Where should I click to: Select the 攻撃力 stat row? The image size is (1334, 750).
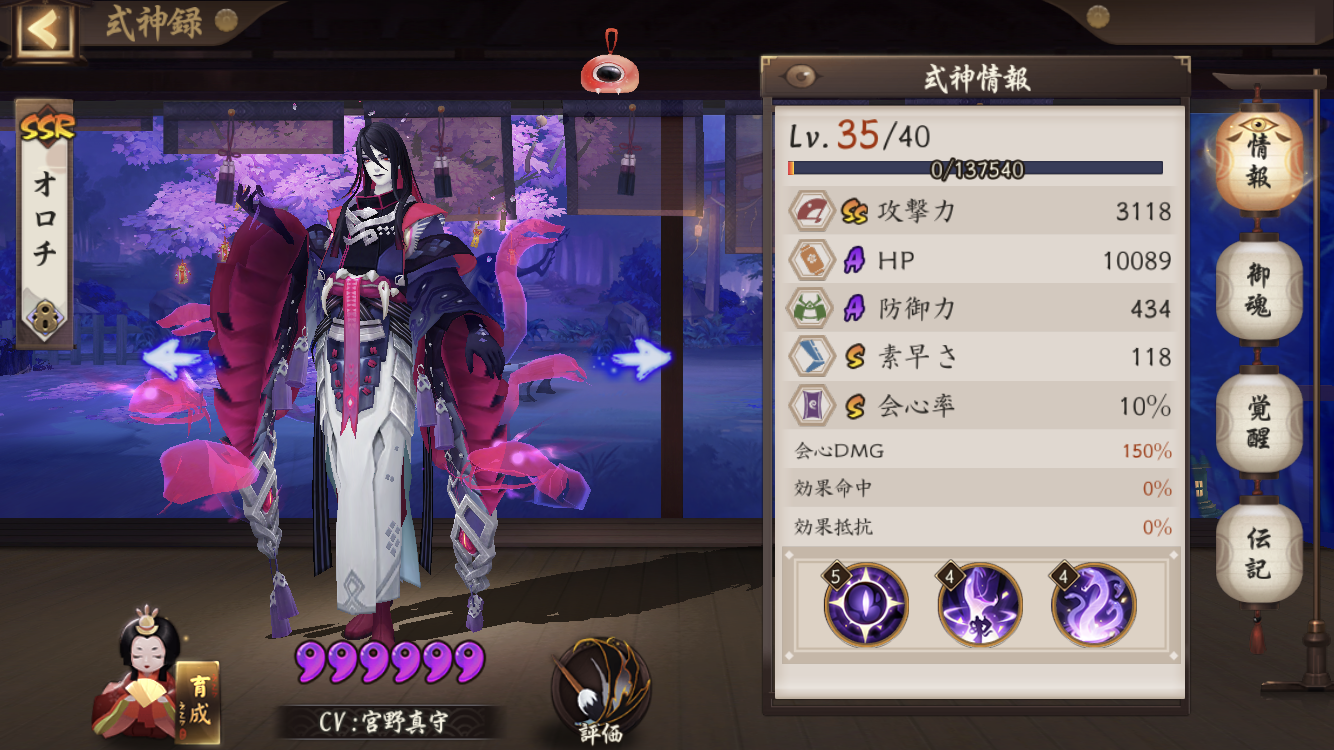click(x=980, y=211)
